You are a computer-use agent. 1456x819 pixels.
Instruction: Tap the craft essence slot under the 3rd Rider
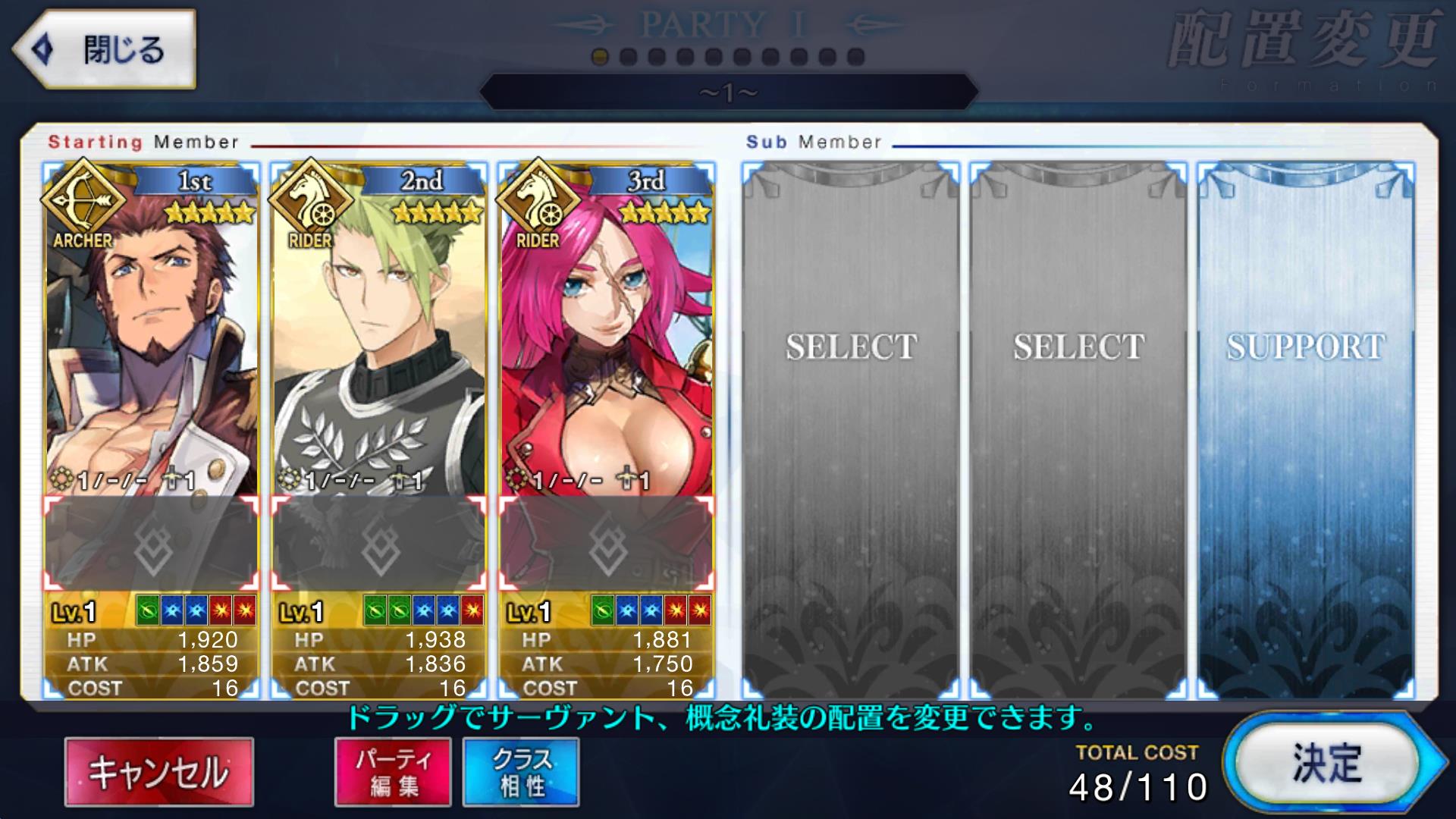(x=607, y=544)
